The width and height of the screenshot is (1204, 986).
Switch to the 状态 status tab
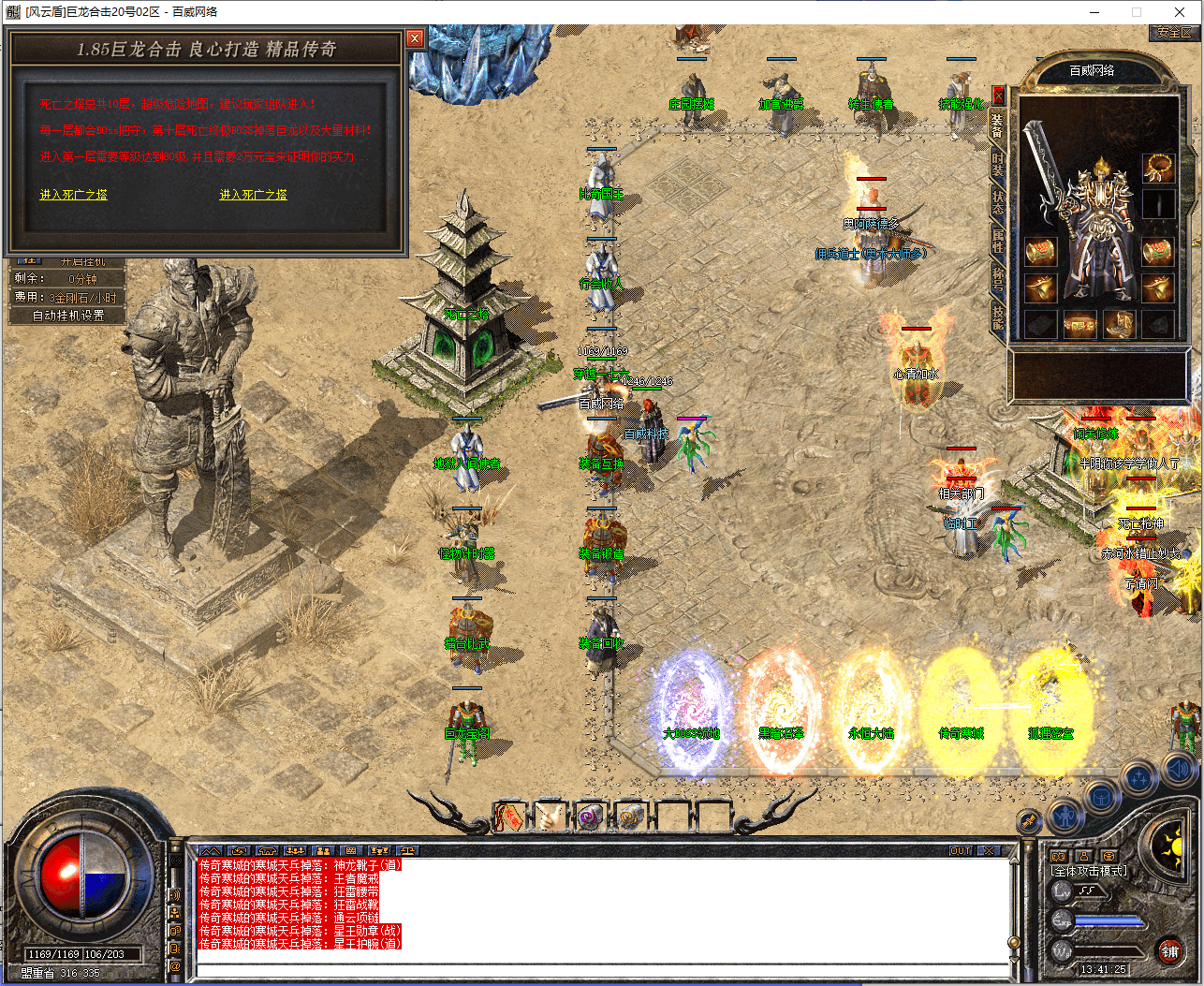click(x=998, y=200)
